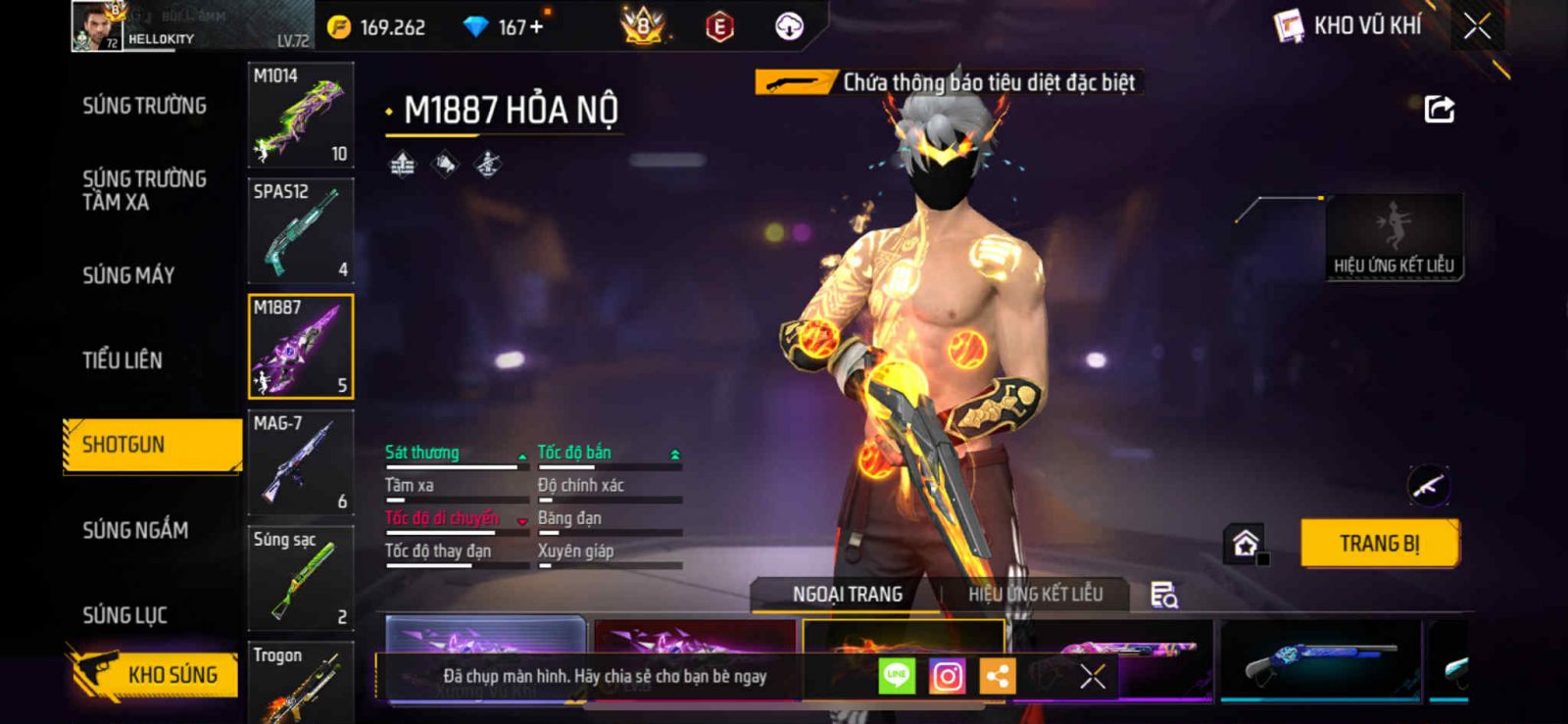This screenshot has width=1568, height=724.
Task: Dismiss the screenshot share banner
Action: [x=1092, y=676]
